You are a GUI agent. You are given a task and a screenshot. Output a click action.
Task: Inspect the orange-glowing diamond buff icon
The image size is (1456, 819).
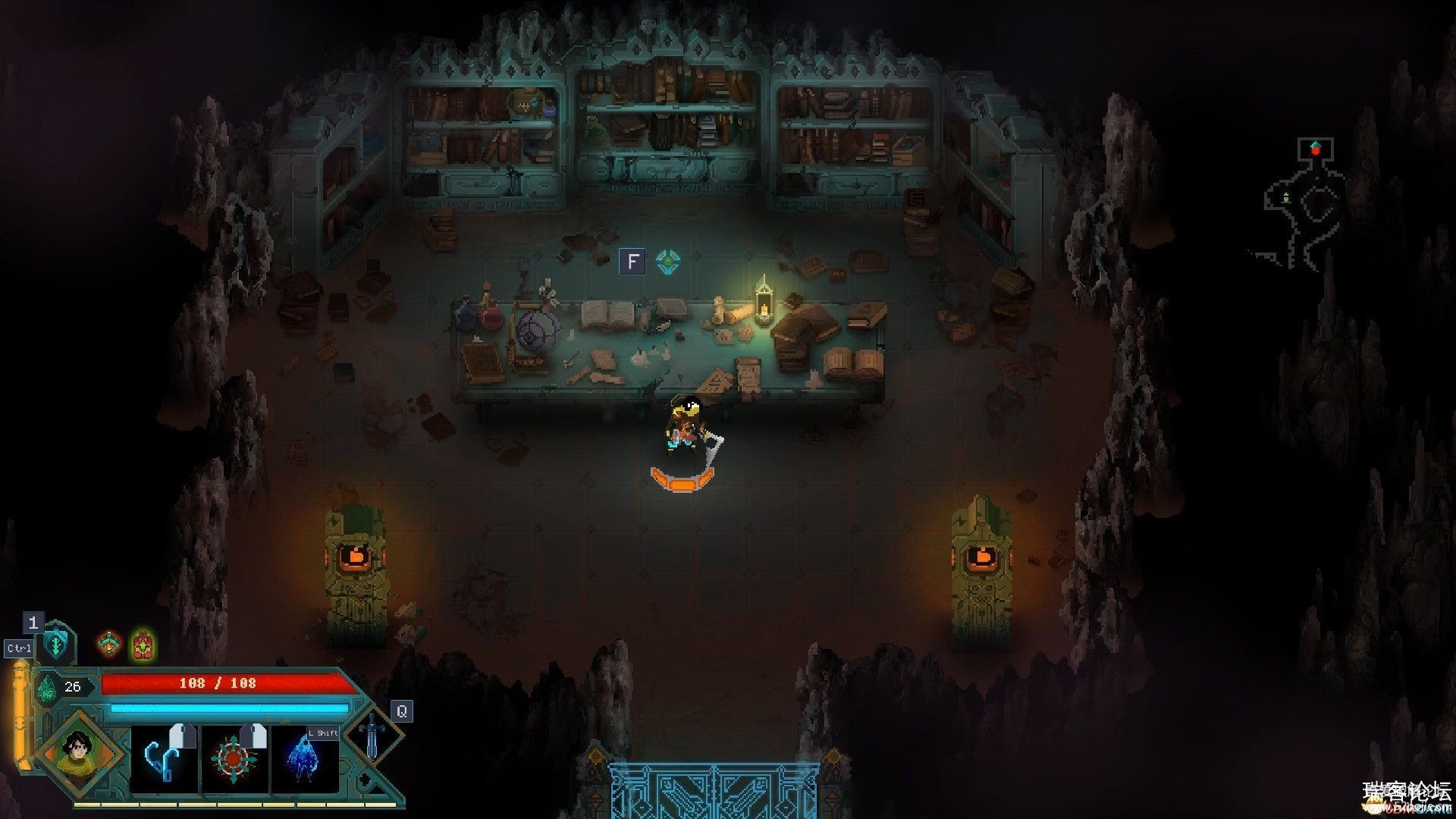(x=110, y=645)
